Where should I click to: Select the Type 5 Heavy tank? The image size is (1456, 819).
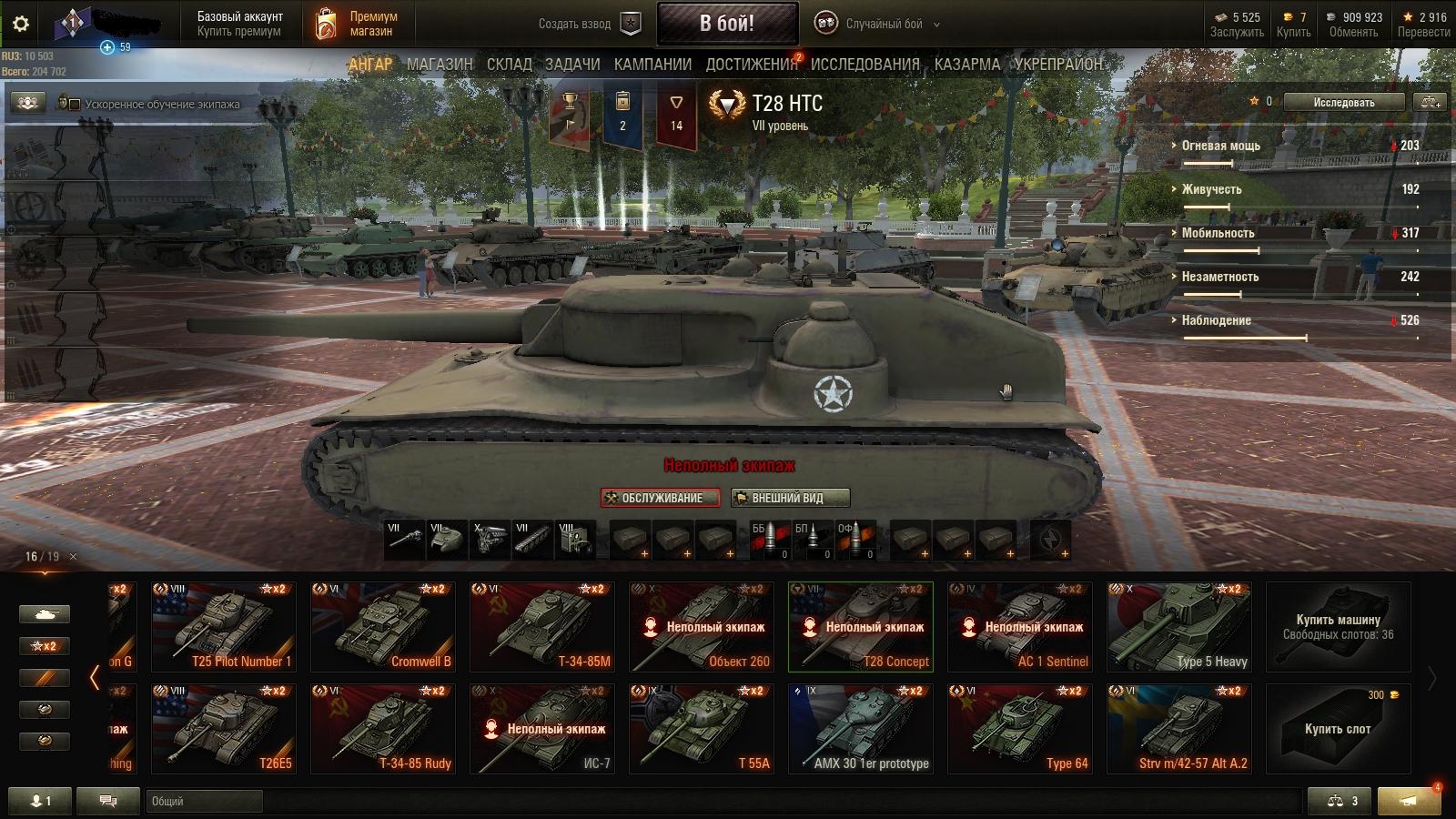pyautogui.click(x=1179, y=627)
